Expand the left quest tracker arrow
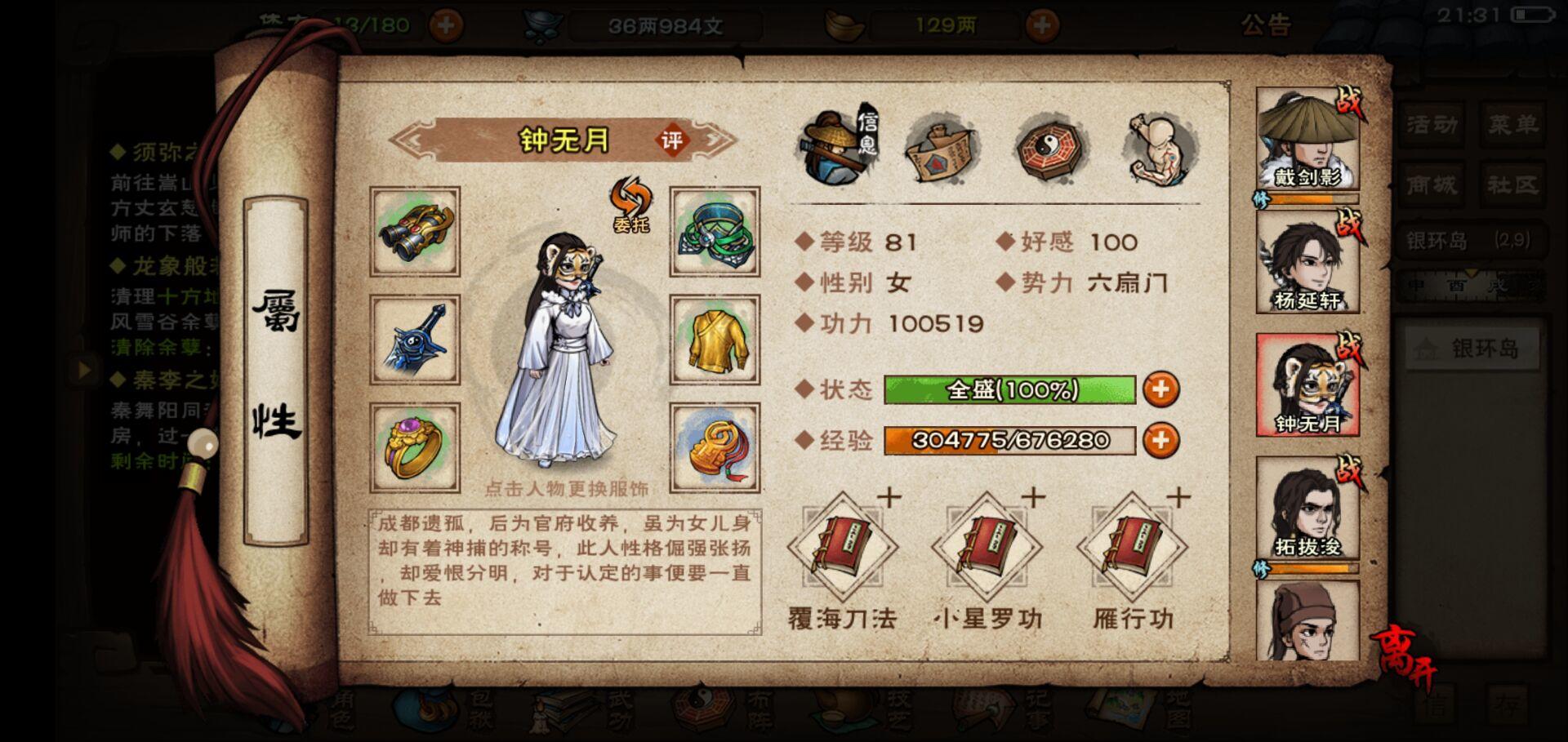This screenshot has width=1568, height=742. click(x=86, y=369)
